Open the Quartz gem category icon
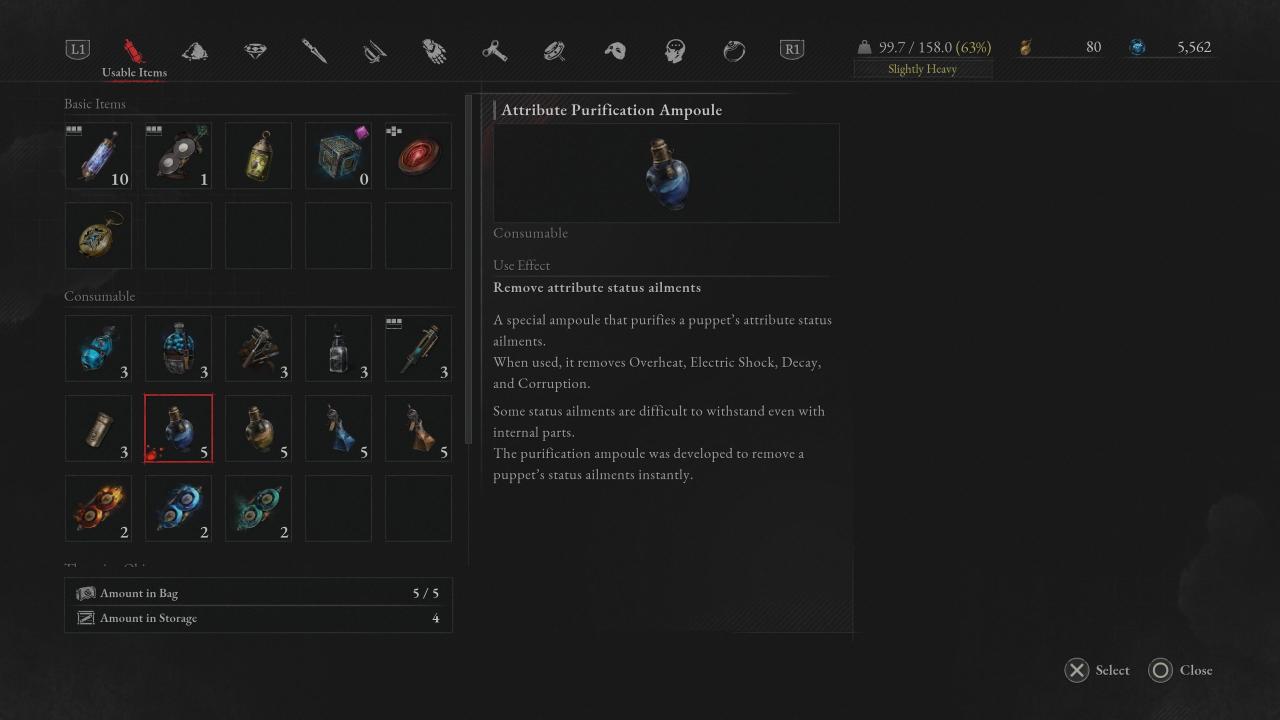Screen dimensions: 1280x720 (x=255, y=48)
